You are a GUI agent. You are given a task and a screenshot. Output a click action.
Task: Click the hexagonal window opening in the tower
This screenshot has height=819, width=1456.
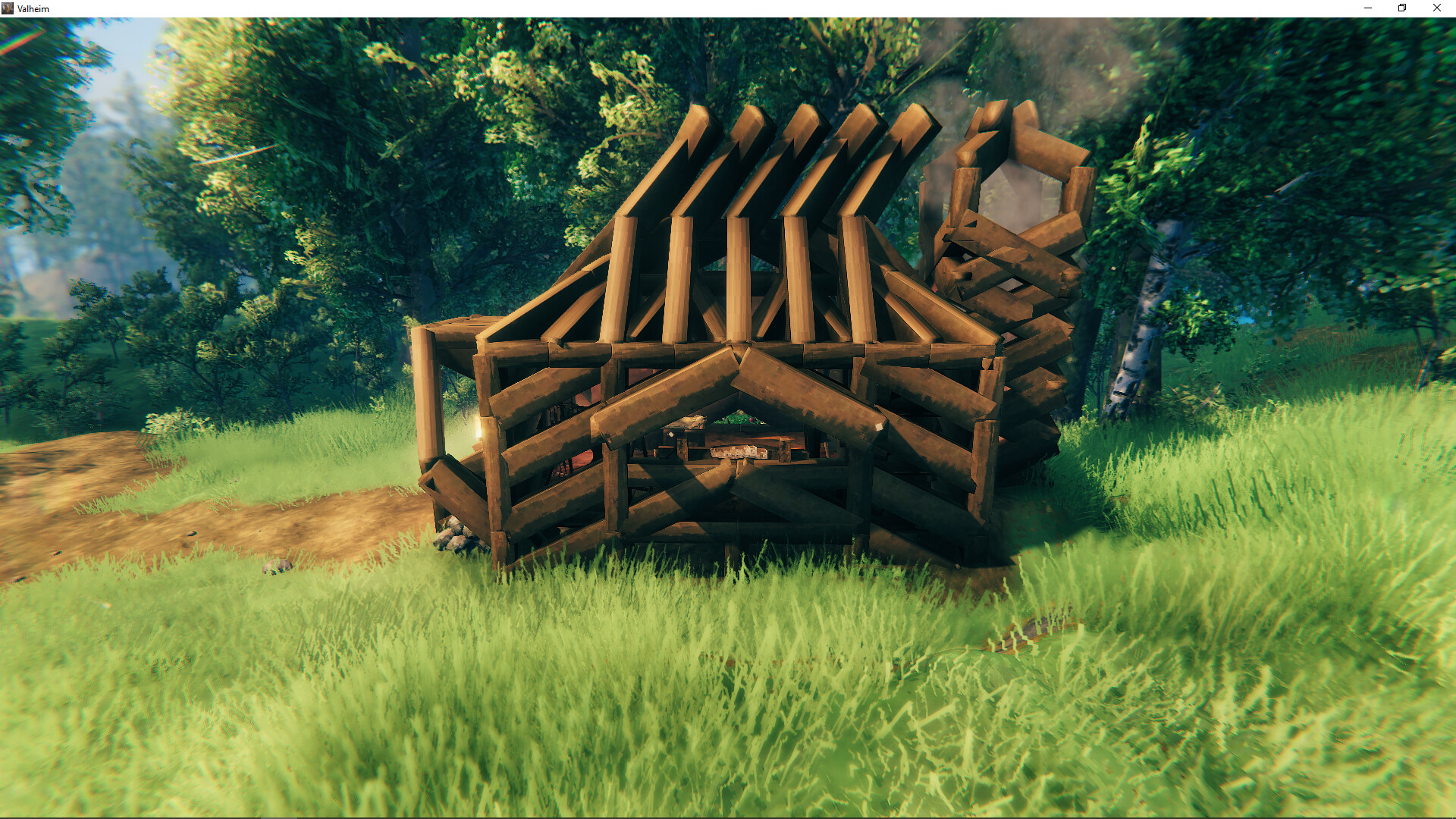point(1016,190)
